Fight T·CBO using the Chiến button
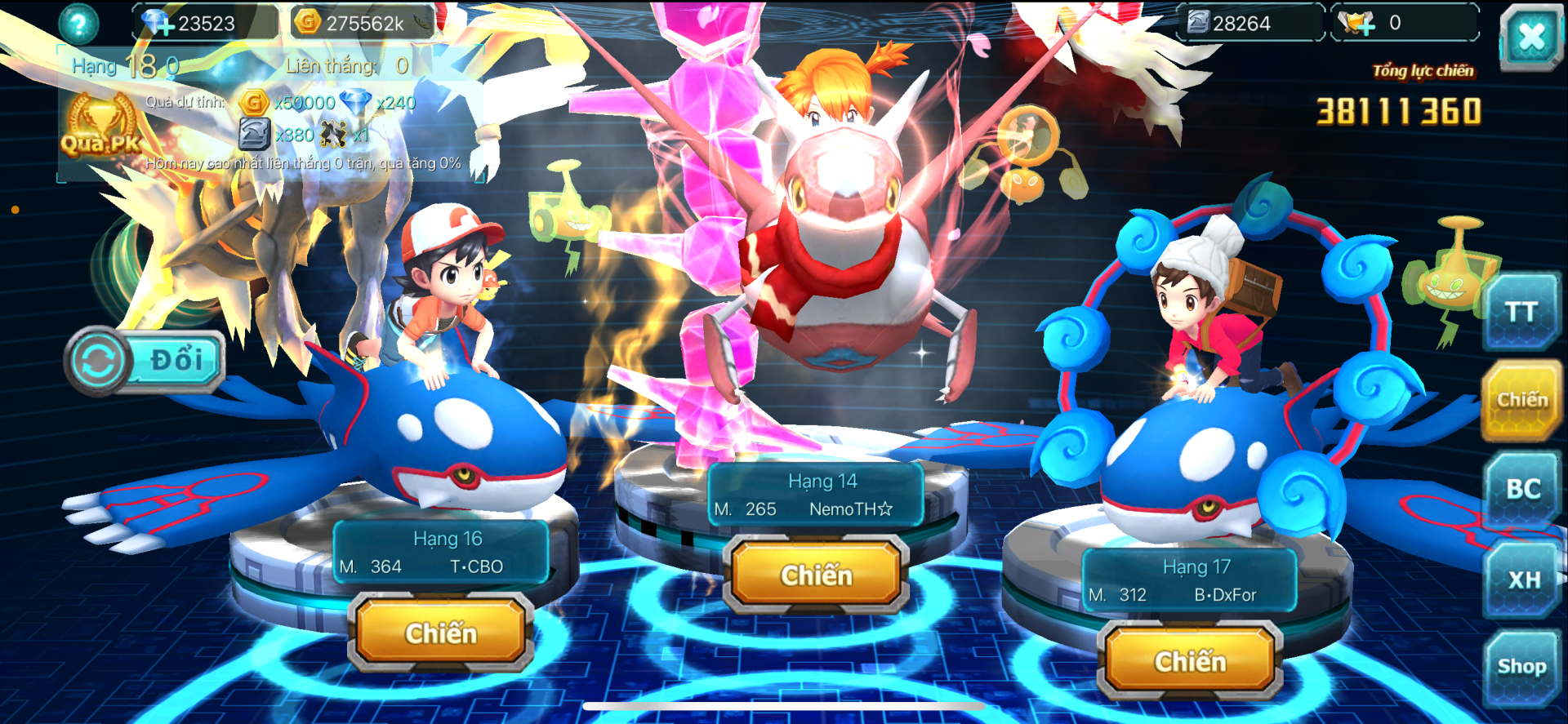The height and width of the screenshot is (724, 1568). (441, 632)
